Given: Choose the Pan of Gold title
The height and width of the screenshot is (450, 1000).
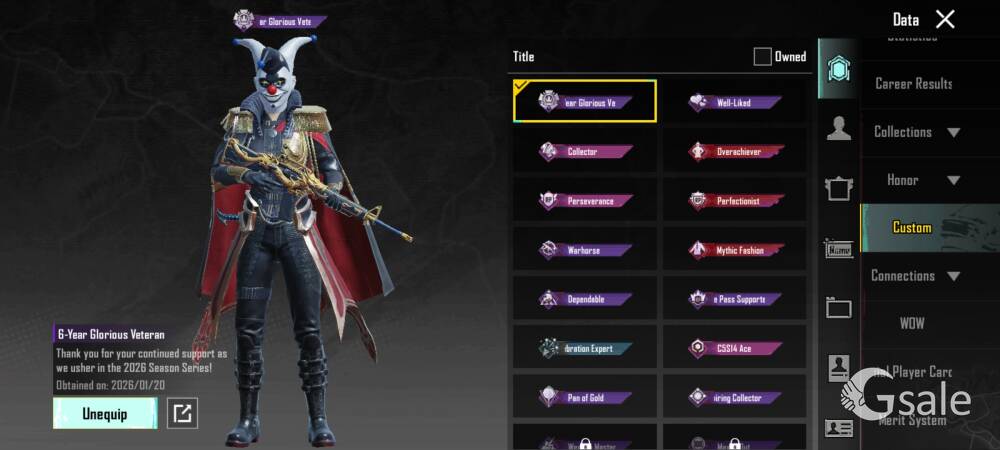Looking at the screenshot, I should tap(585, 397).
